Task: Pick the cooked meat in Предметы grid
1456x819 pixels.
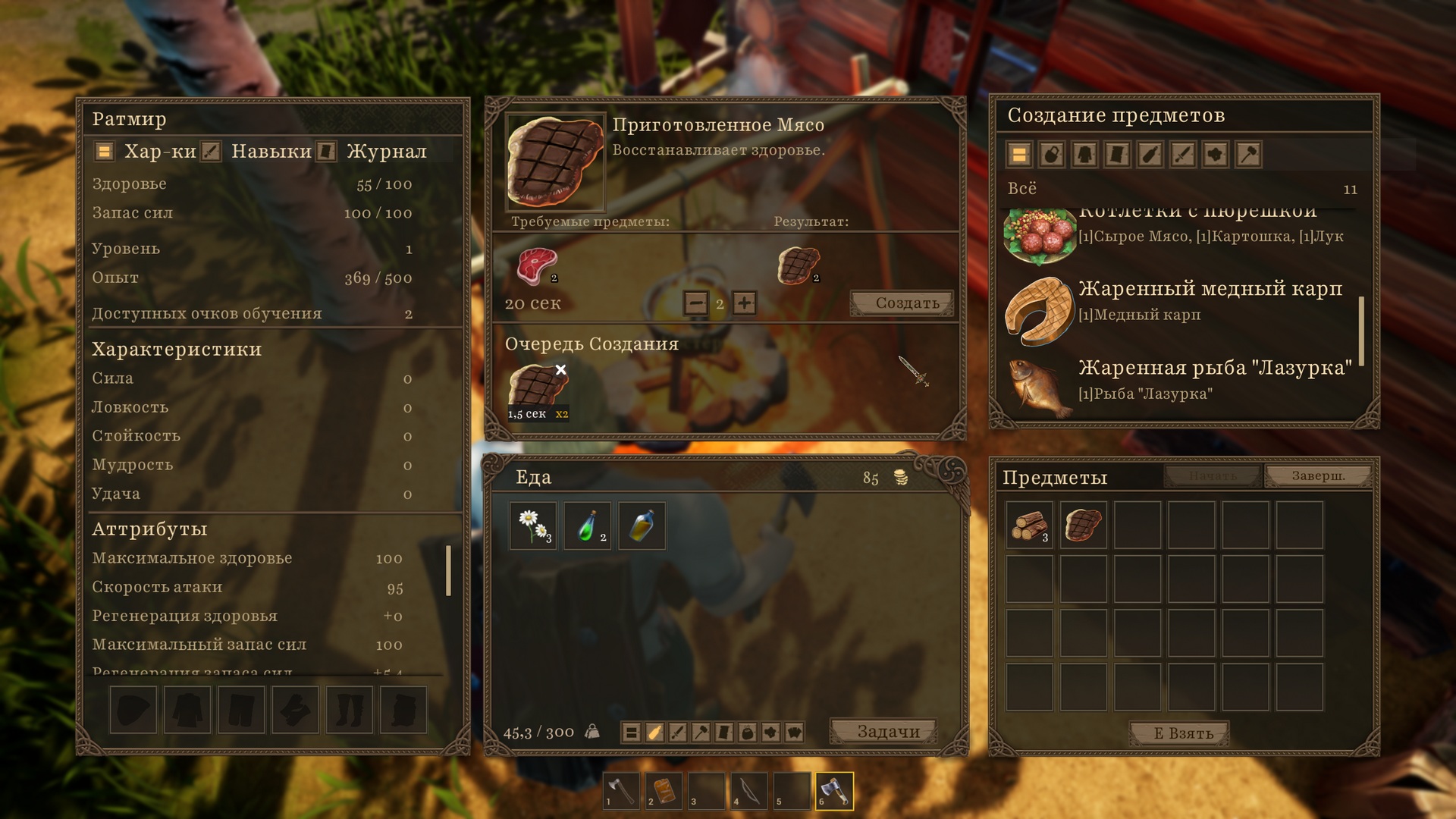Action: pyautogui.click(x=1083, y=525)
